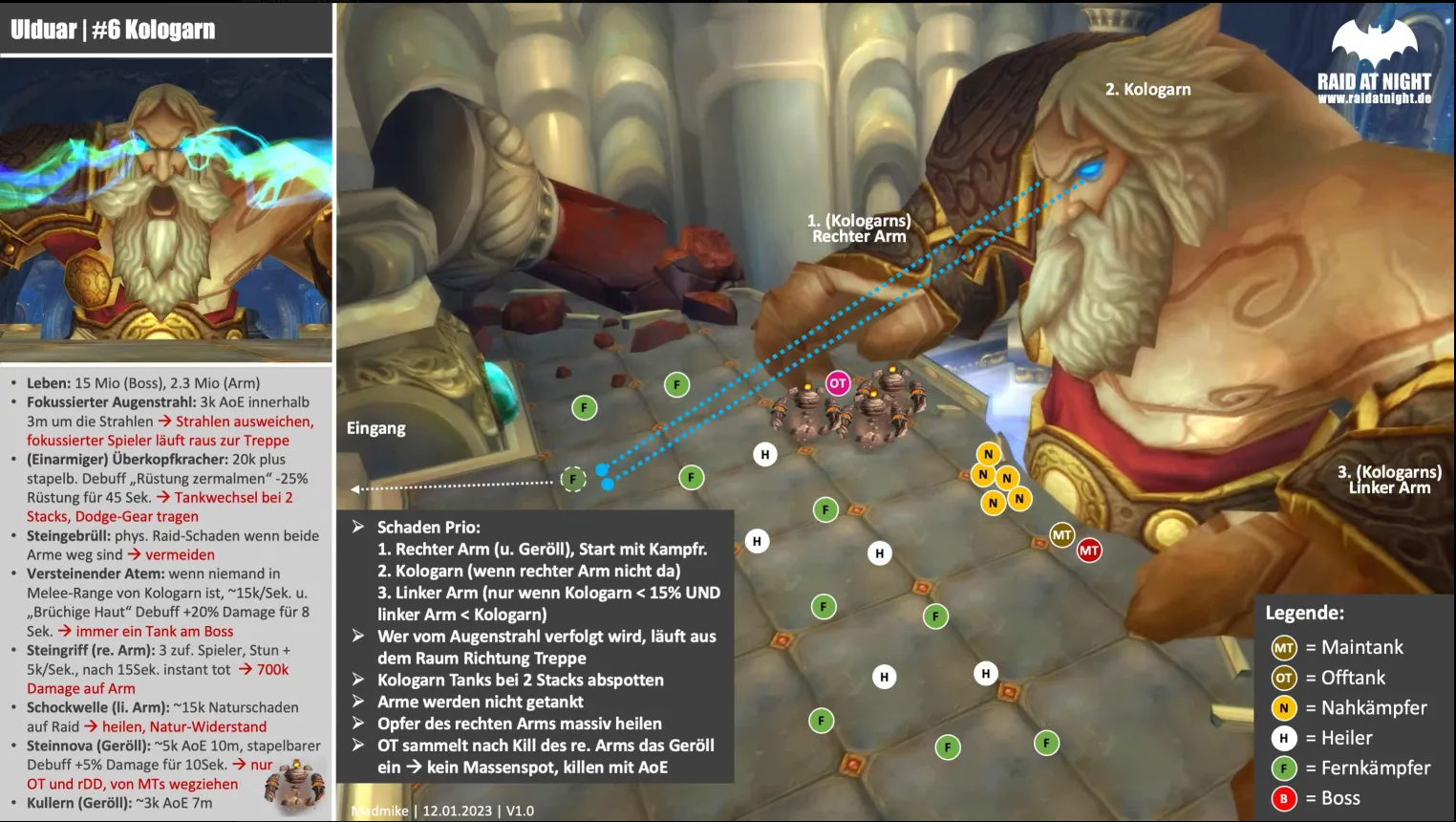Select the red MT marker near Kologarn
Image resolution: width=1456 pixels, height=822 pixels.
(1089, 551)
